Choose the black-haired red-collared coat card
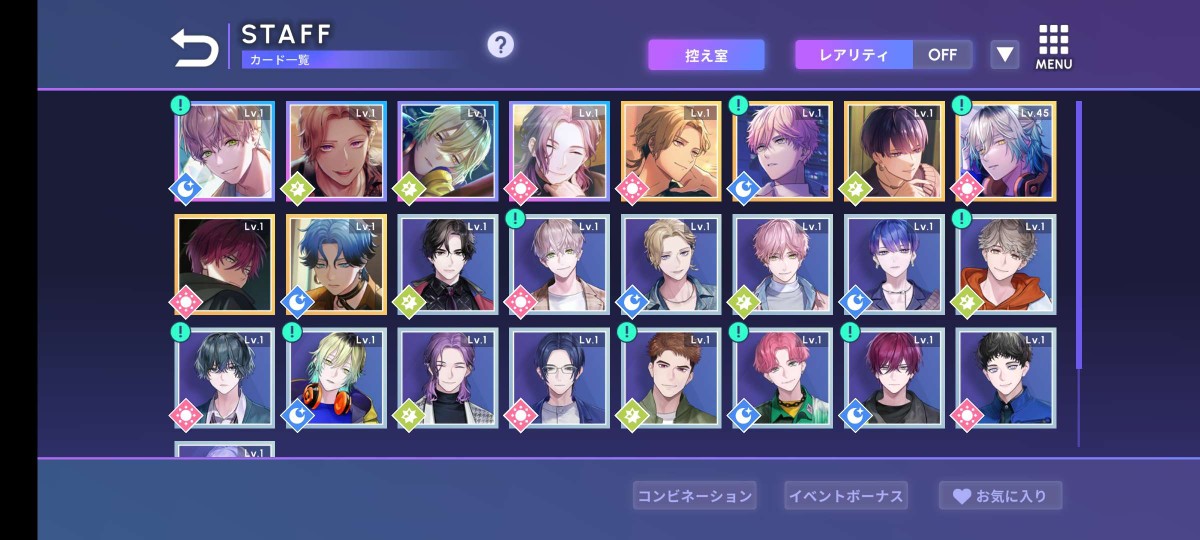This screenshot has width=1200, height=540. click(x=448, y=265)
